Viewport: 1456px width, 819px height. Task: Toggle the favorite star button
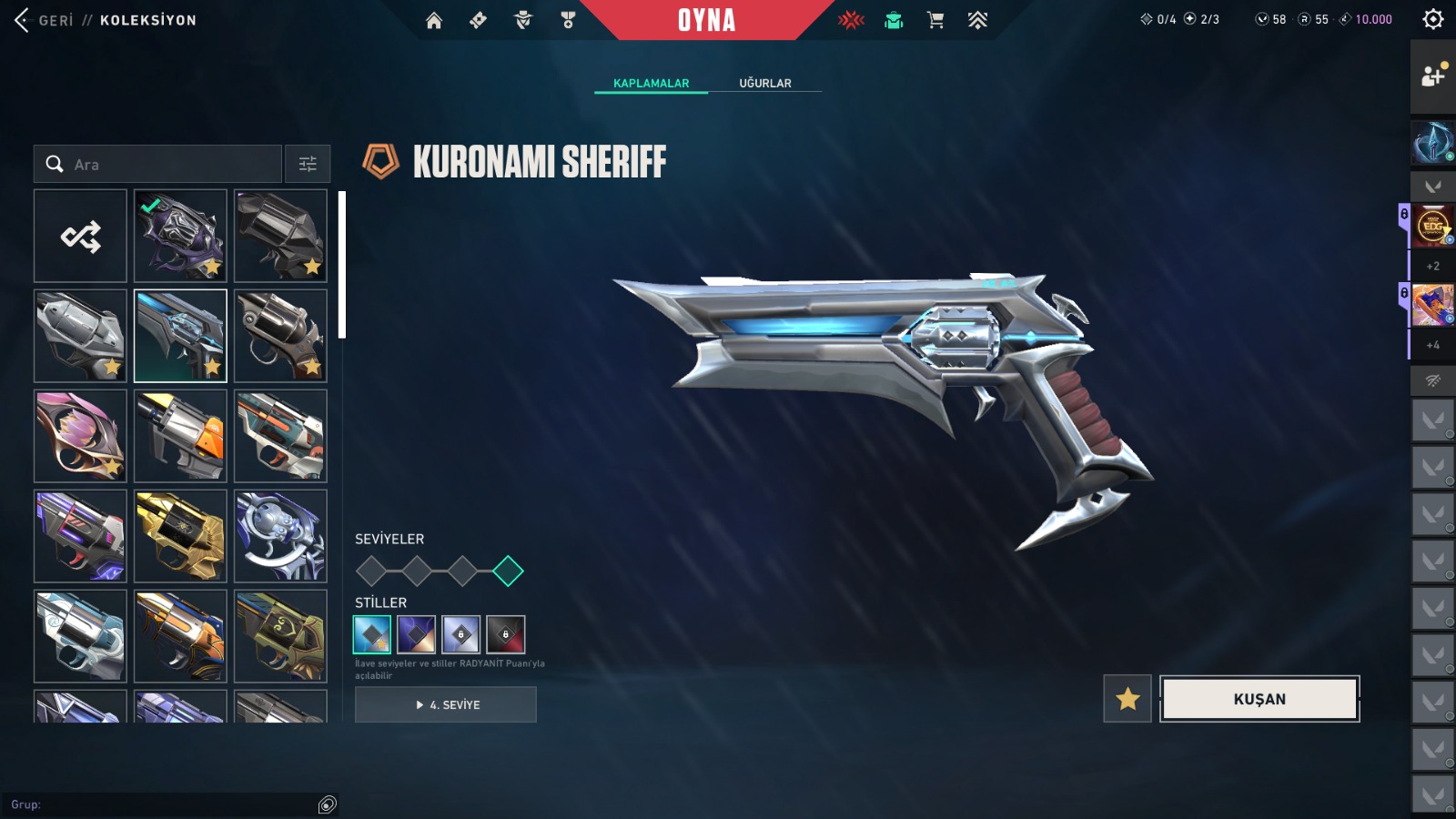point(1127,699)
